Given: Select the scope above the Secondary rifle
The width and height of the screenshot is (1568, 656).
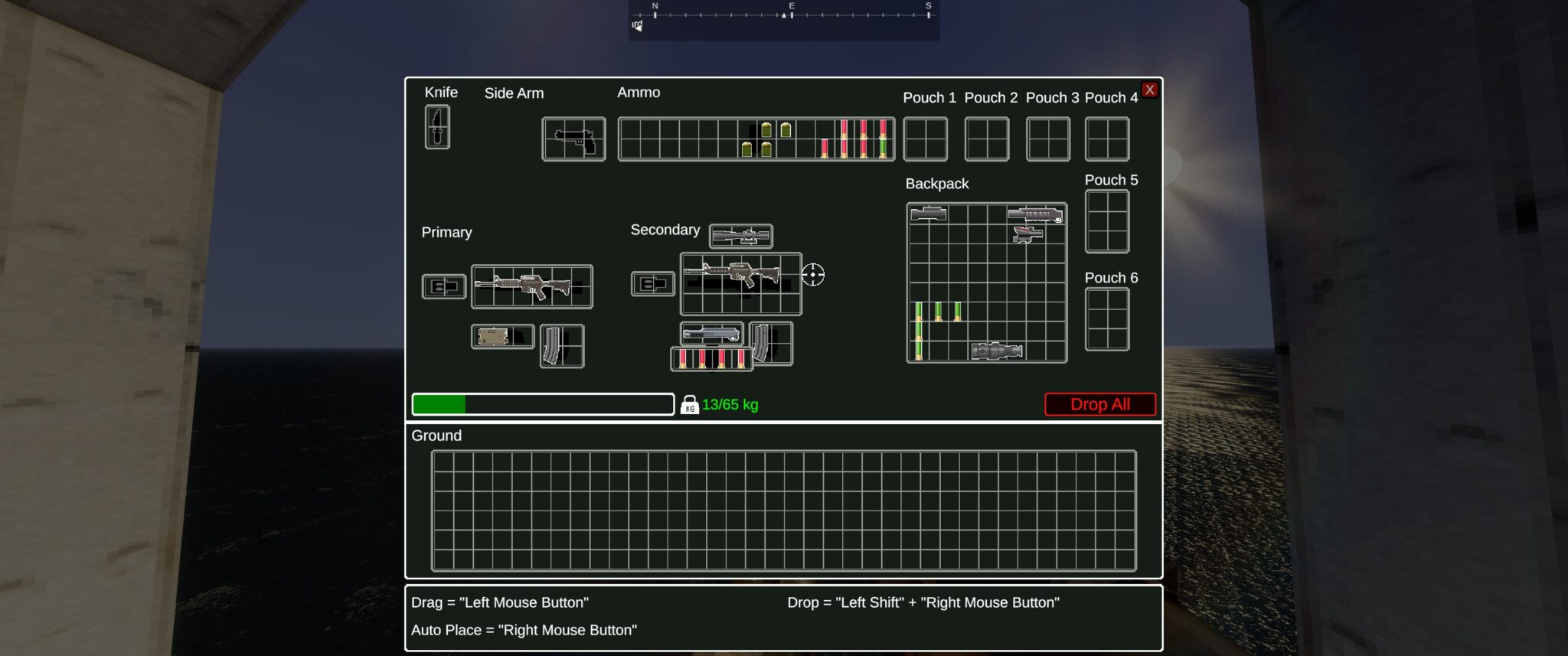Looking at the screenshot, I should point(740,236).
